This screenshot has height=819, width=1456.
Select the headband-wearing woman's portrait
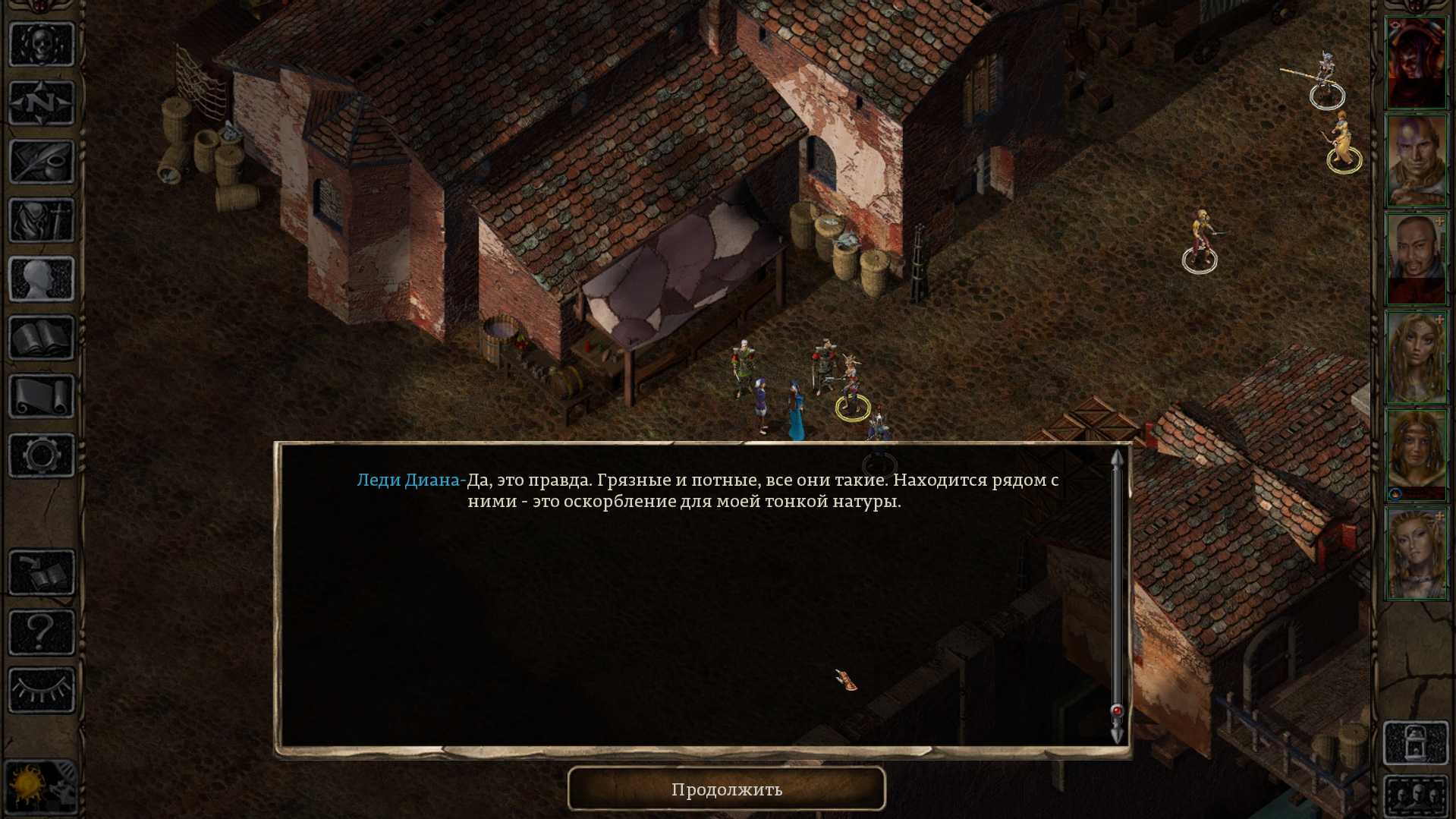tap(1416, 455)
